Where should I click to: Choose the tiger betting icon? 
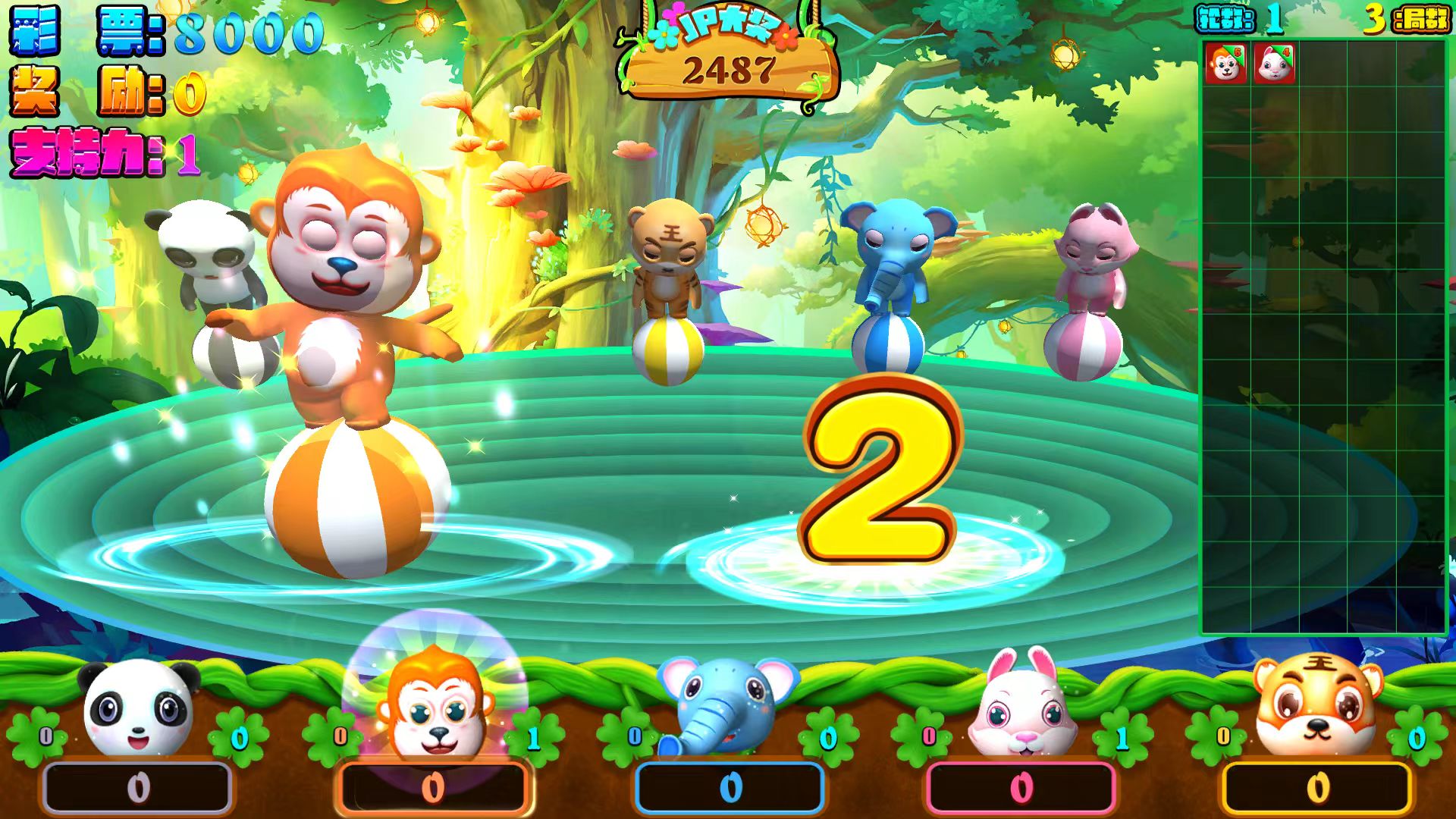pos(1318,707)
